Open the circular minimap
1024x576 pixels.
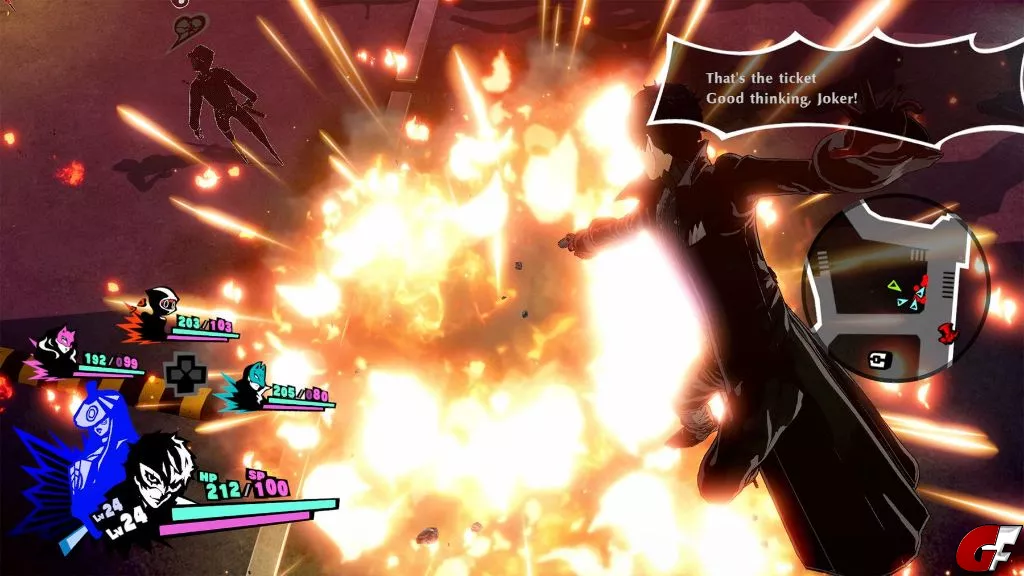coord(898,288)
